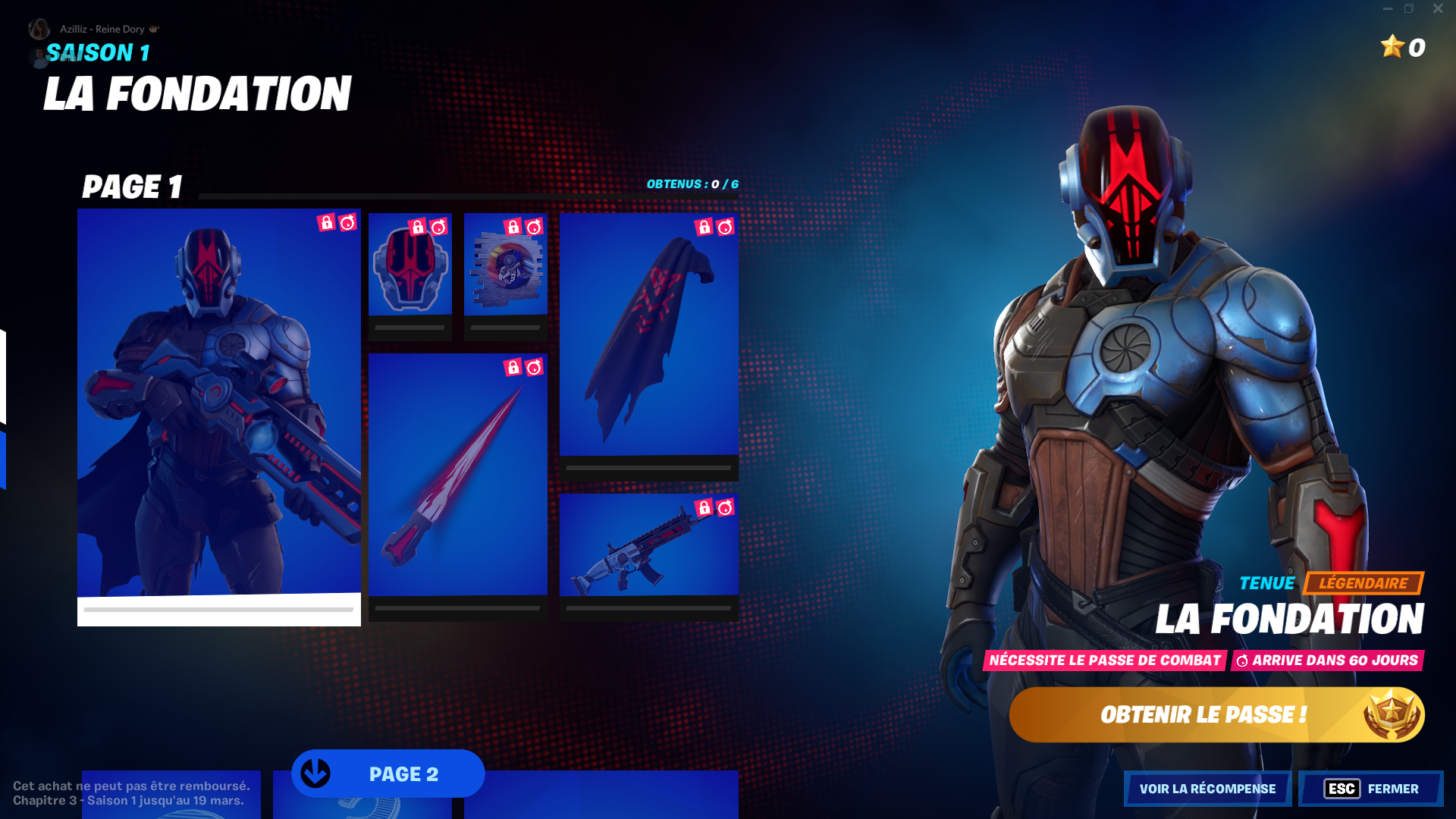Open Voir la récompense

[1207, 789]
